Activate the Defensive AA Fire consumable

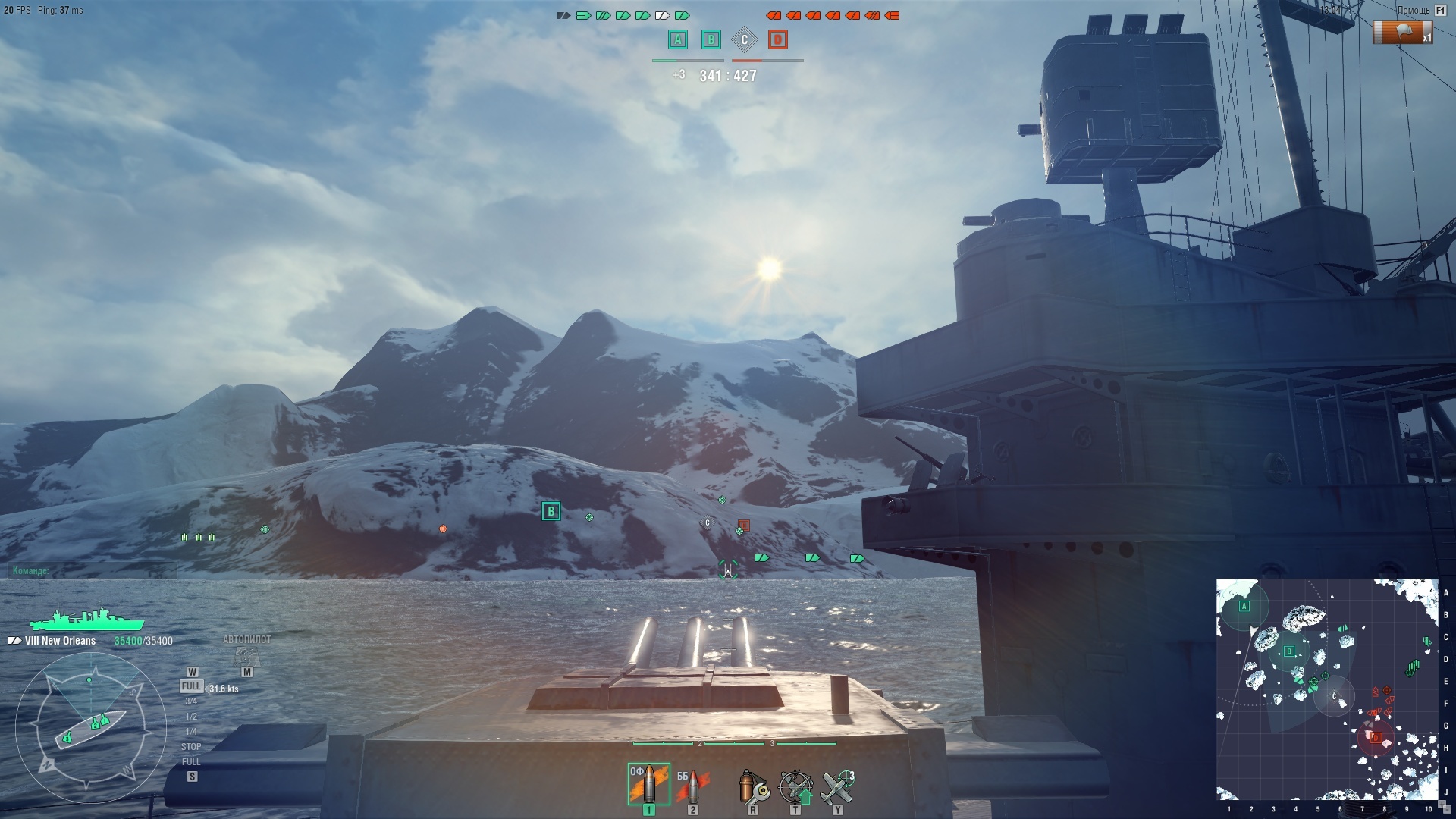point(795,787)
